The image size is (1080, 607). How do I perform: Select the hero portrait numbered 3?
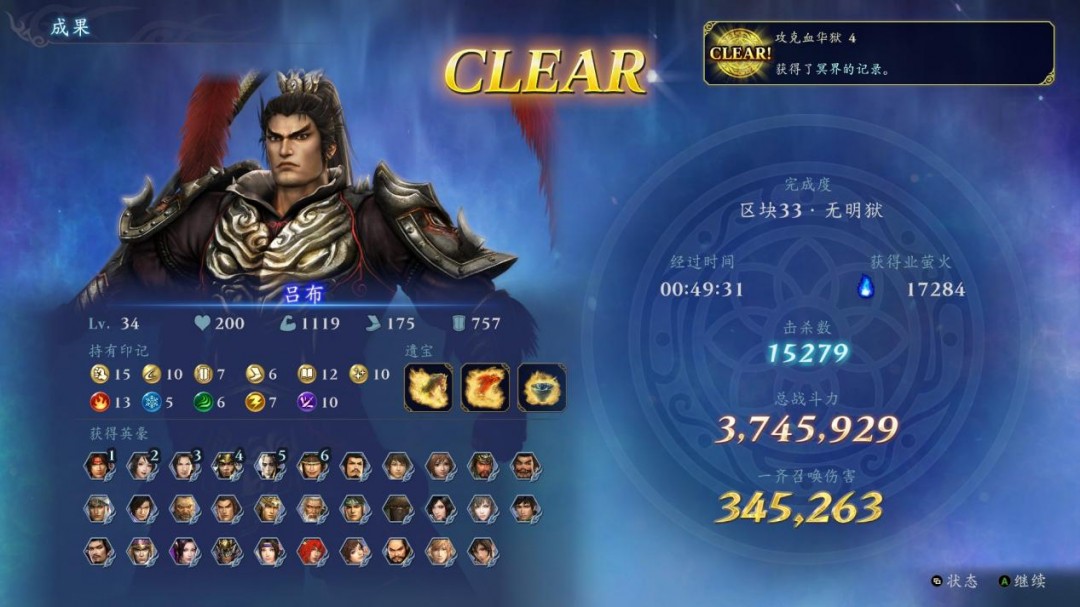184,466
